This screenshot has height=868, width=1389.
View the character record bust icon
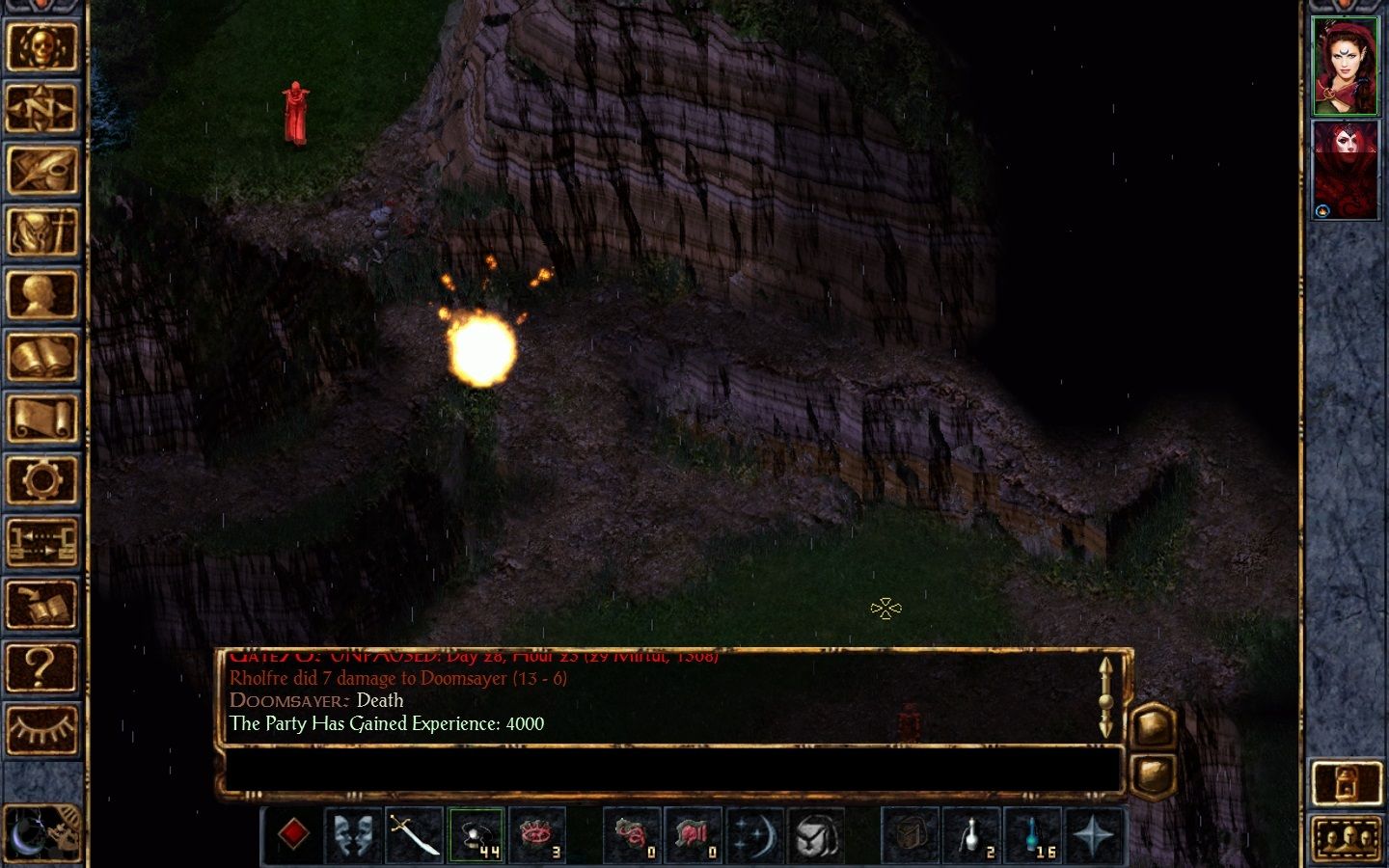click(x=43, y=294)
